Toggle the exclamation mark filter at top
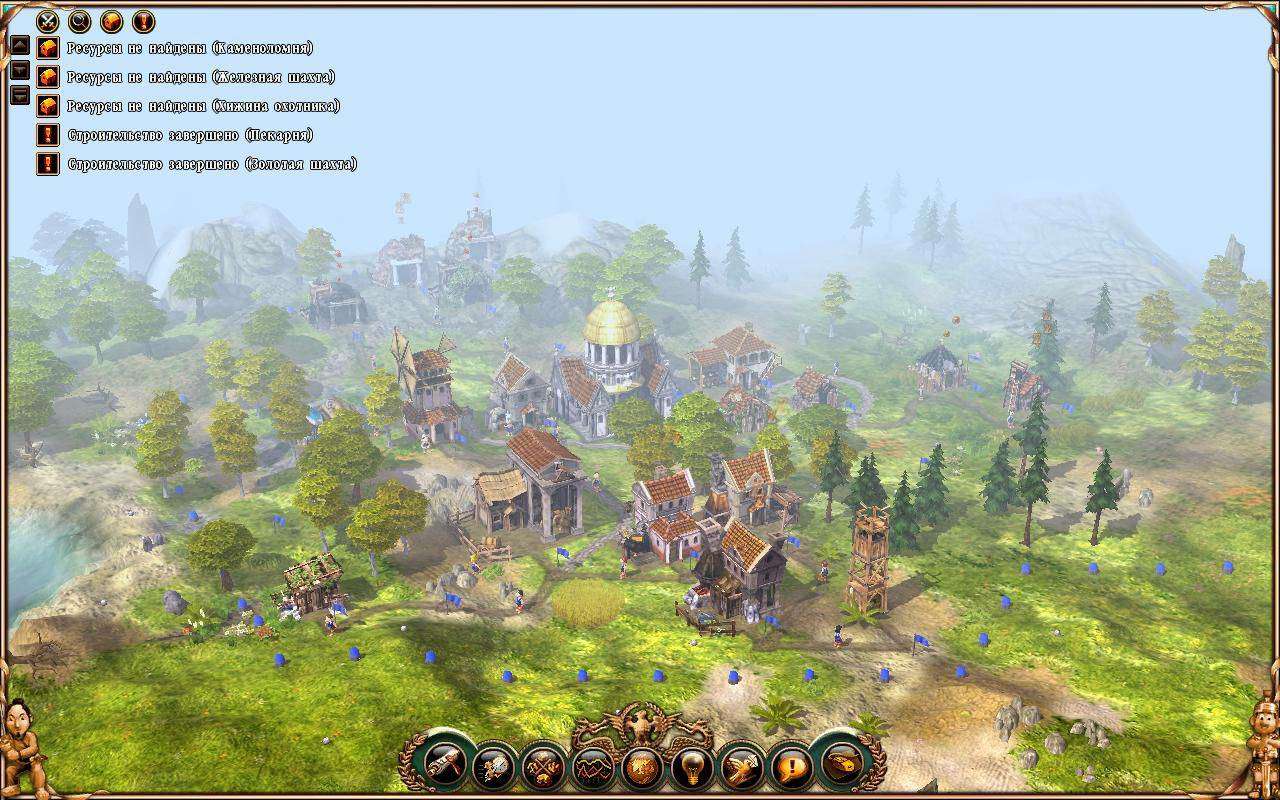This screenshot has height=800, width=1280. coord(144,21)
